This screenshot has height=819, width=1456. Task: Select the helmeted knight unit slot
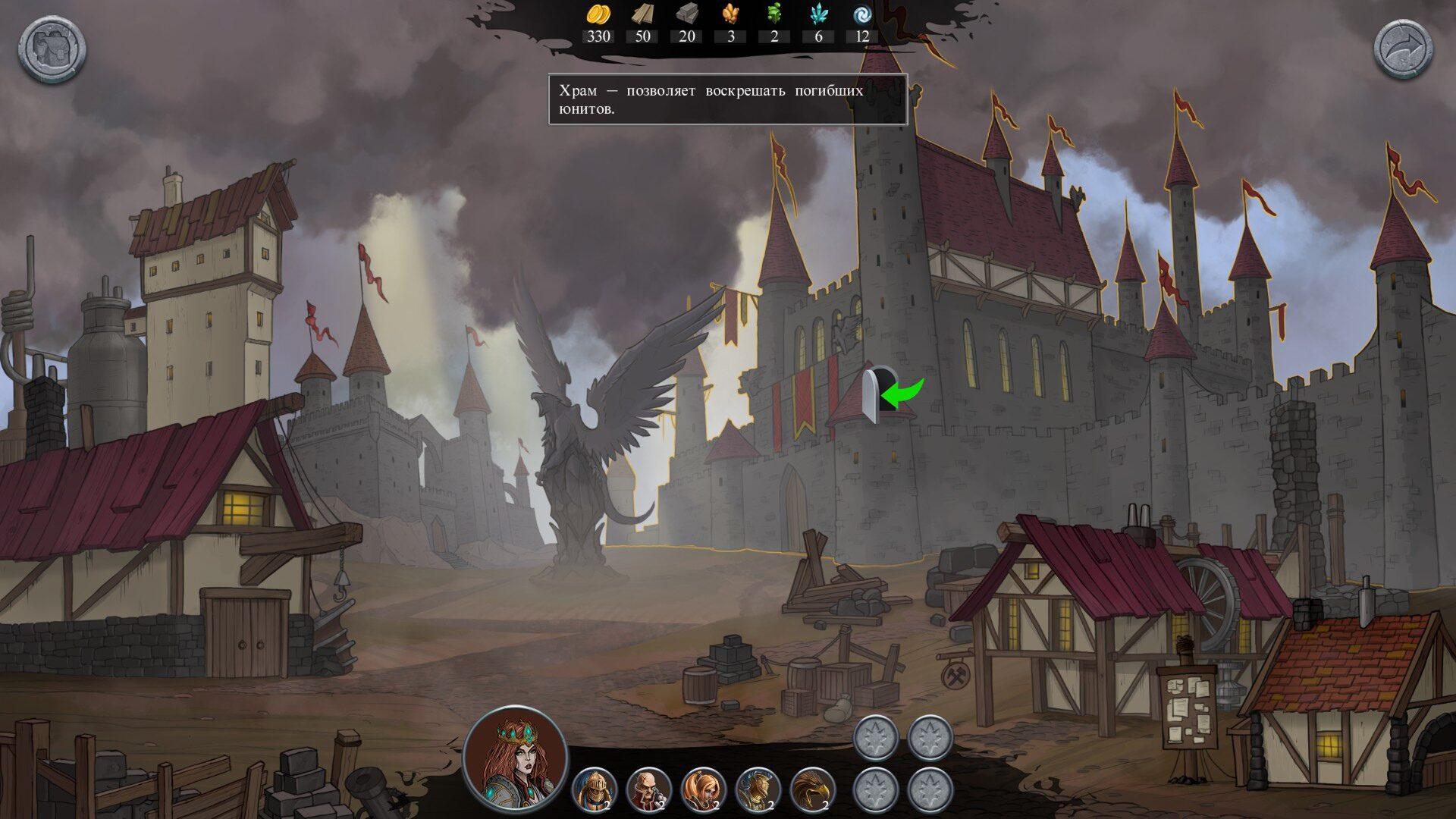tap(595, 789)
